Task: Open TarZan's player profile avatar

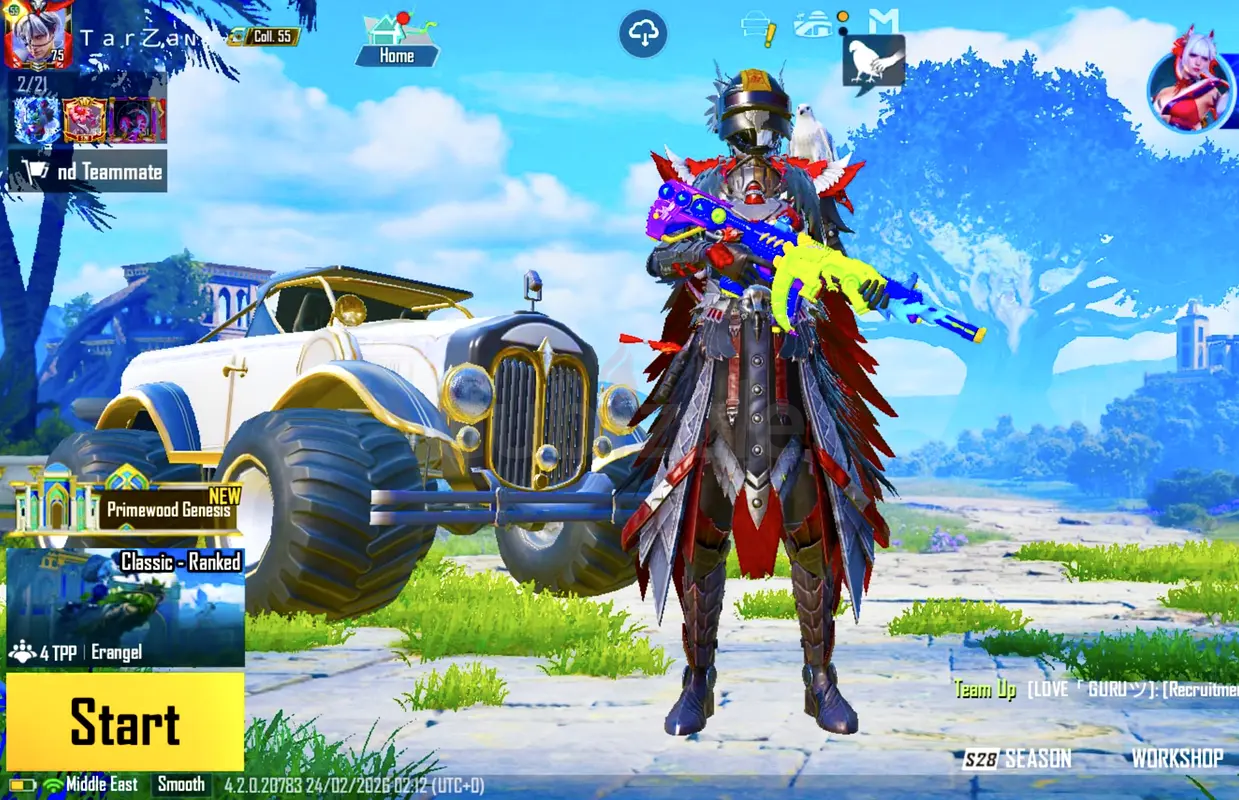Action: [x=38, y=36]
